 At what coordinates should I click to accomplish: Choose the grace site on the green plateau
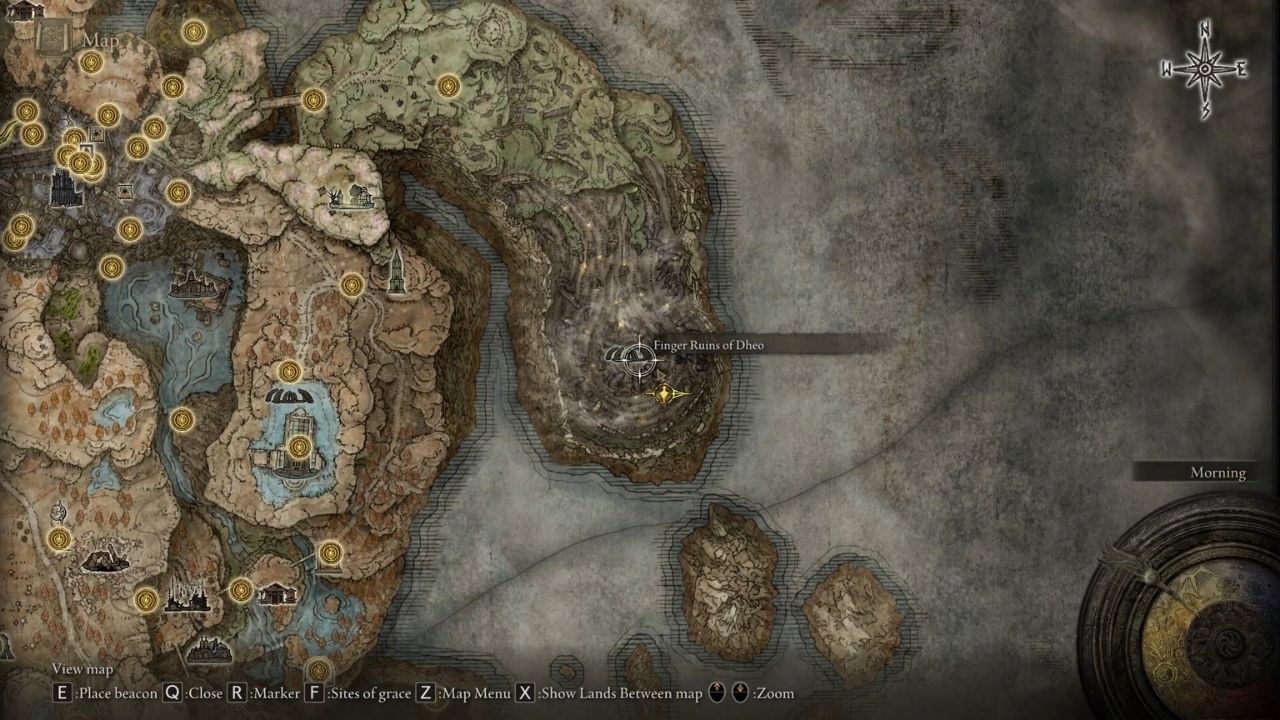click(x=448, y=86)
